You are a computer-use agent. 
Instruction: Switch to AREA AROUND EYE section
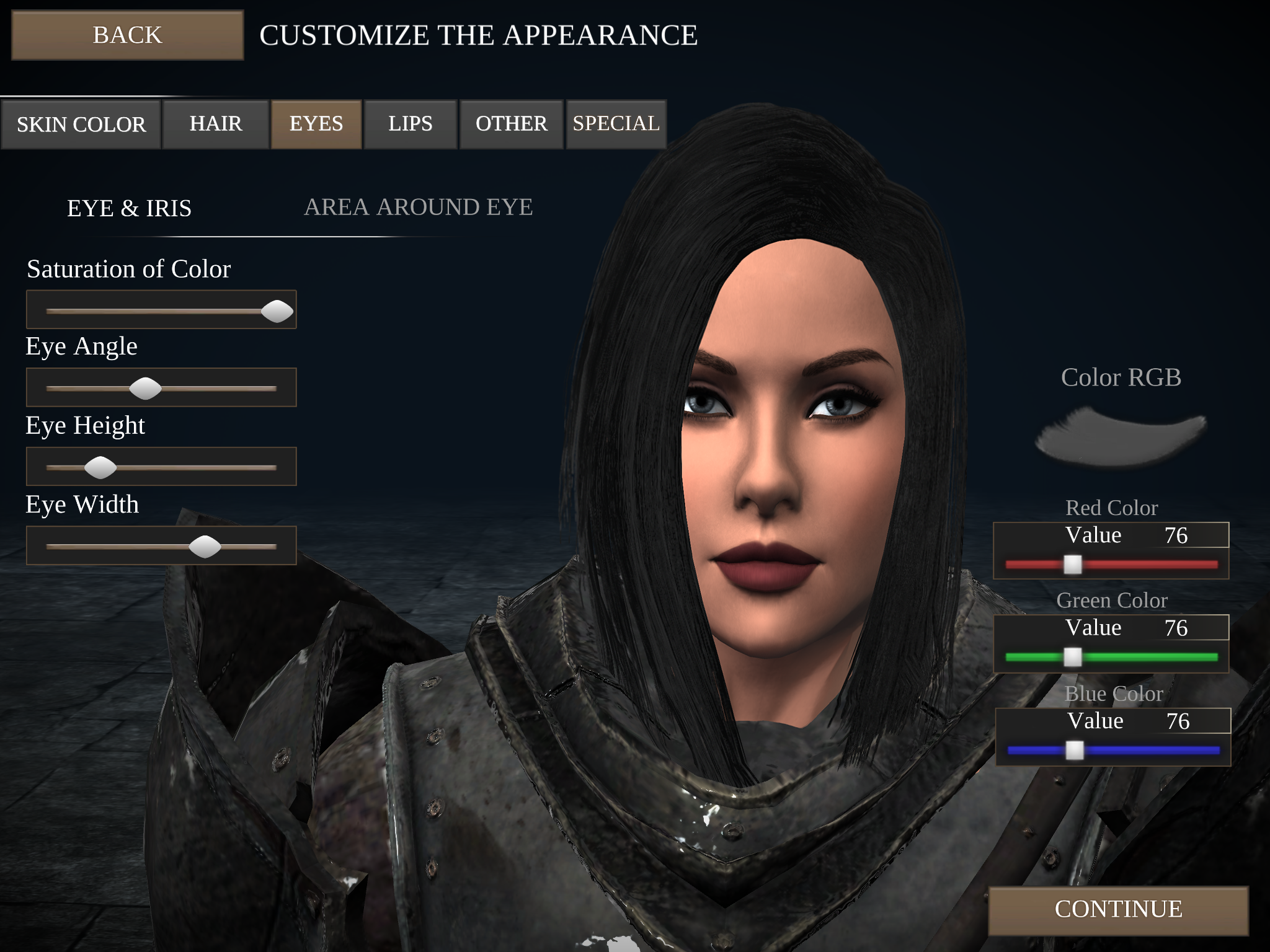(x=418, y=207)
